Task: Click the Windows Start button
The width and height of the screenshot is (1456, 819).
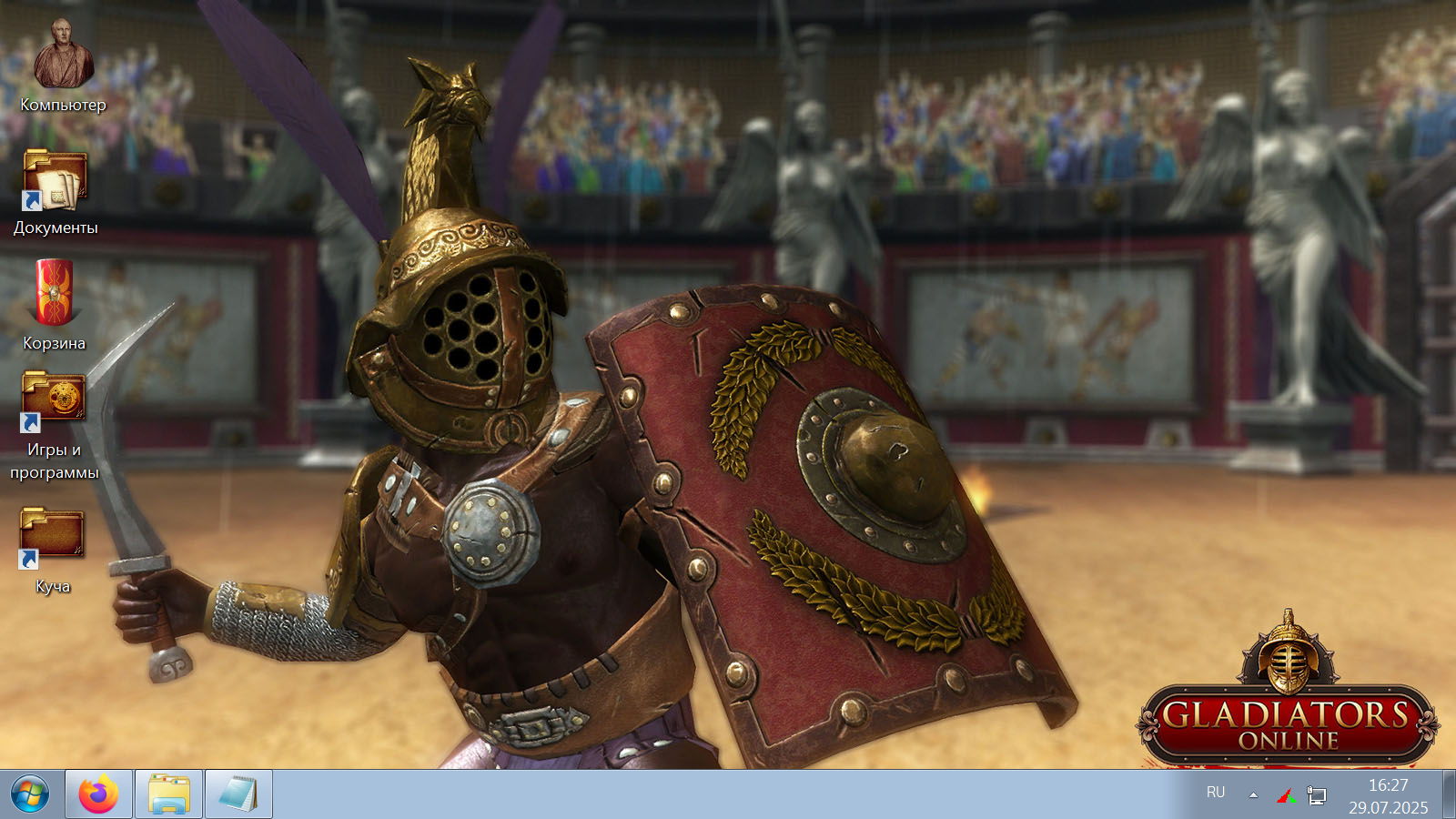Action: pos(30,794)
